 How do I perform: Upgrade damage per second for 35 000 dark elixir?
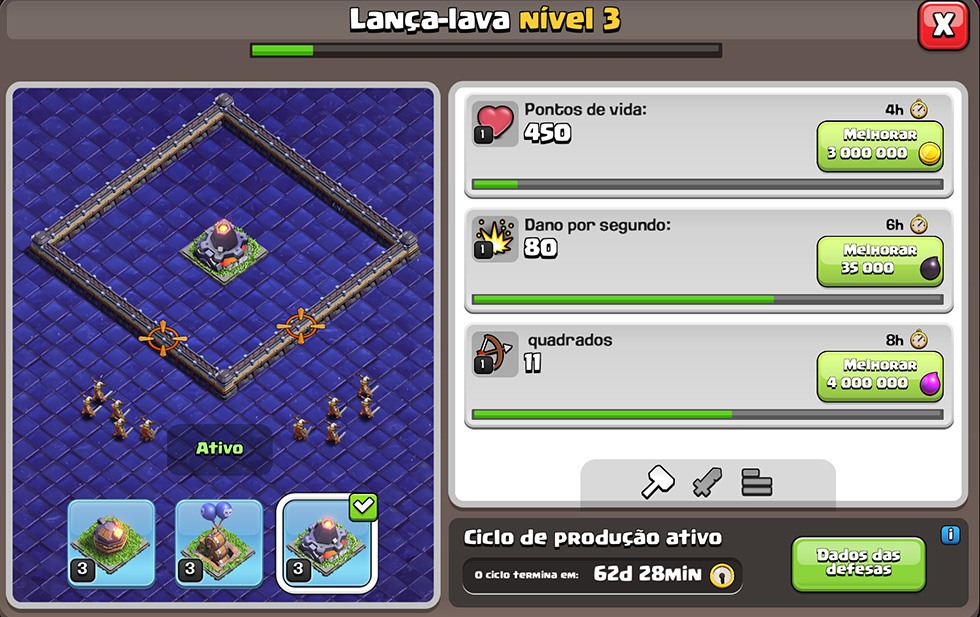coord(880,261)
